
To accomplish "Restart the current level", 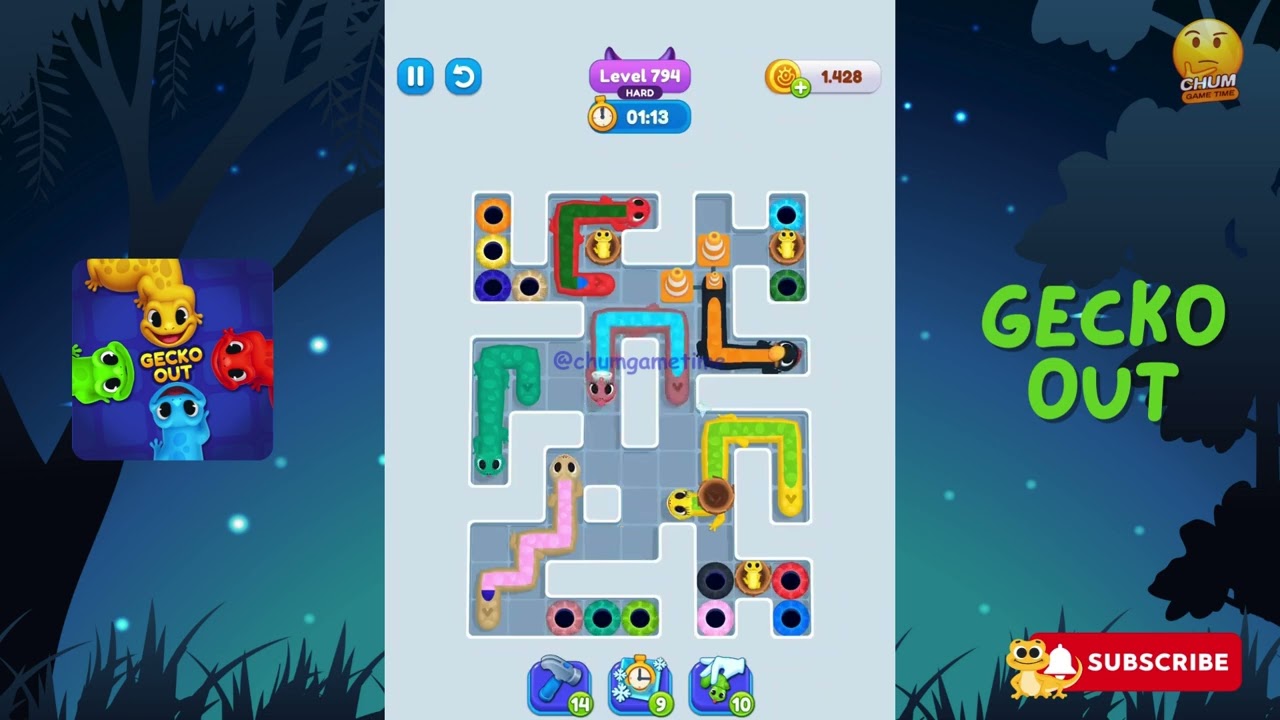I will click(x=463, y=77).
